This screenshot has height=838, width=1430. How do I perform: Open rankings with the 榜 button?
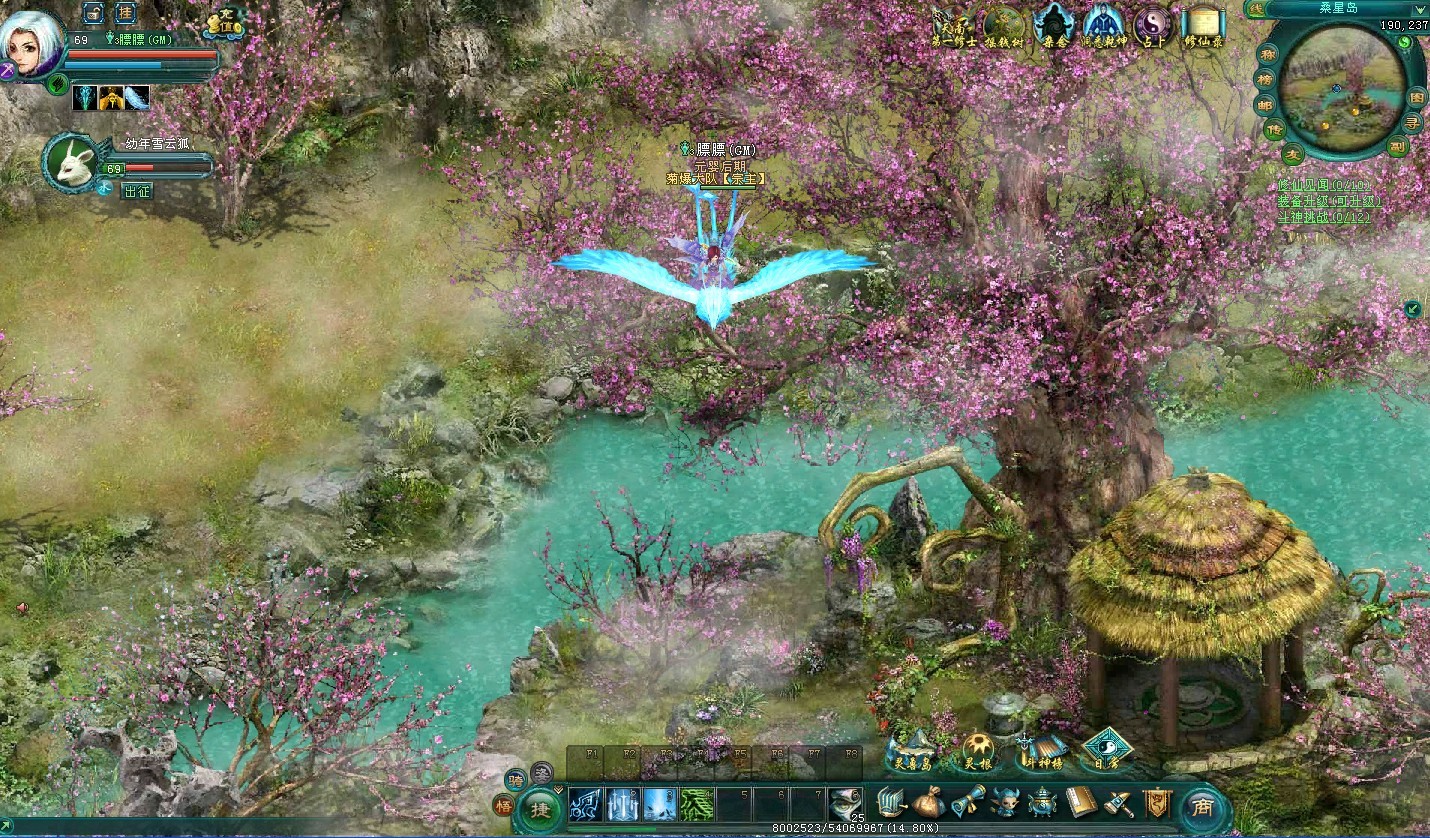coord(1267,79)
